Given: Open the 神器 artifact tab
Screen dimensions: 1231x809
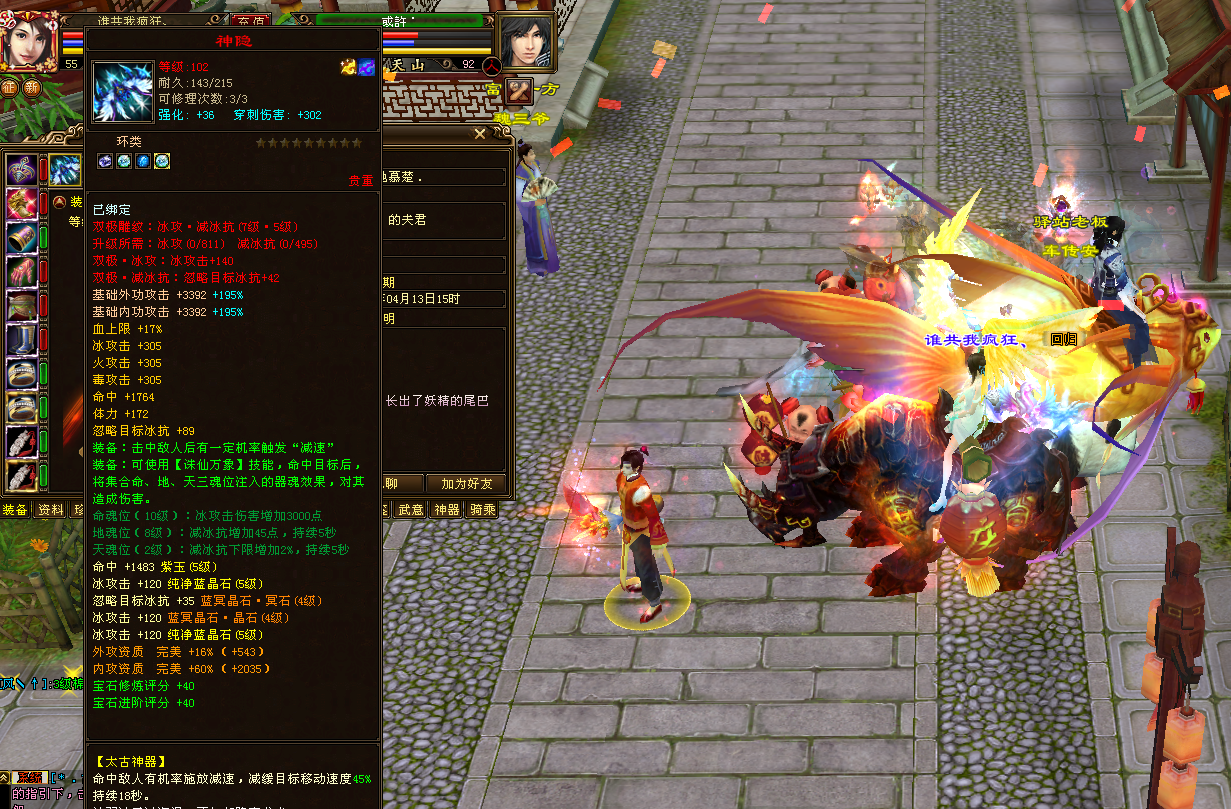Looking at the screenshot, I should 446,510.
